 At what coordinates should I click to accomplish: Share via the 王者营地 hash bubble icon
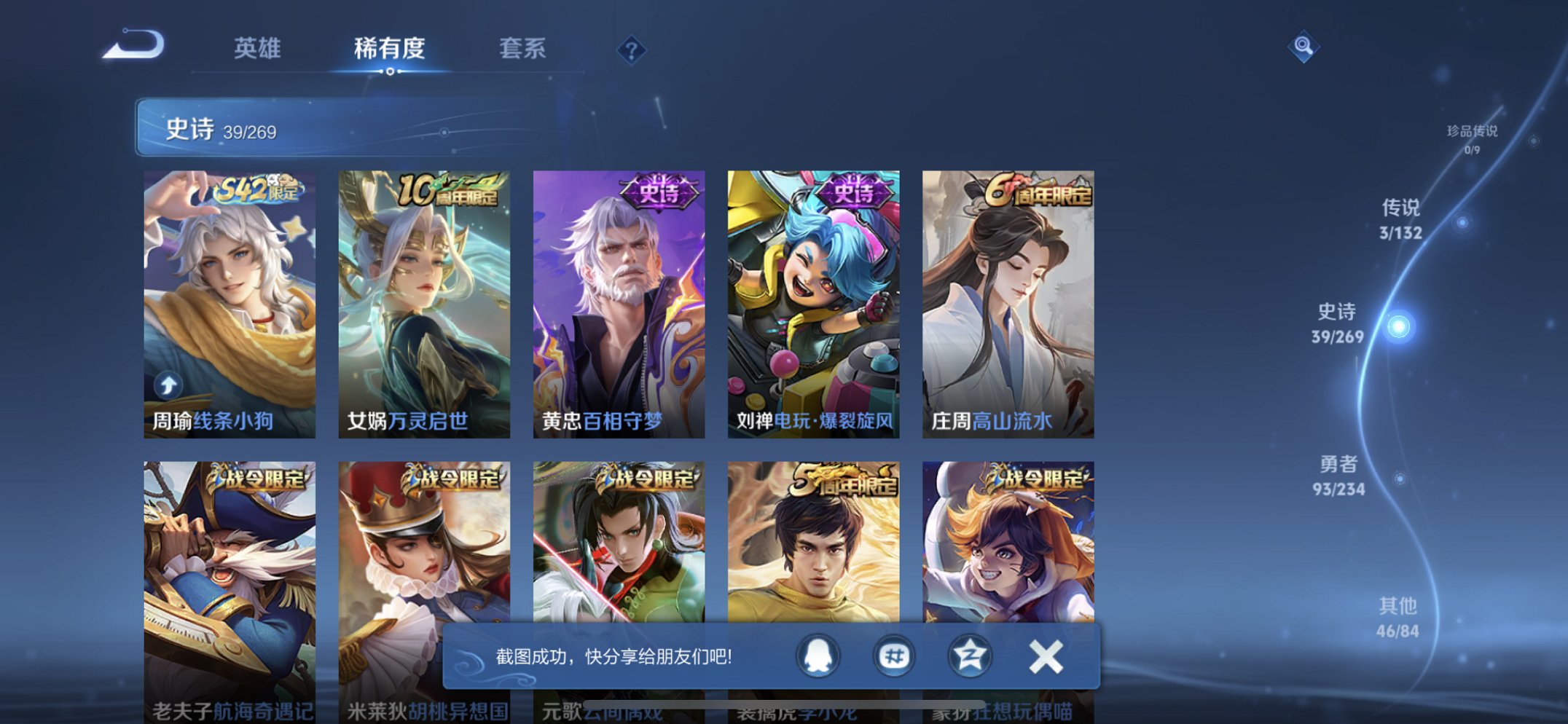pyautogui.click(x=894, y=656)
